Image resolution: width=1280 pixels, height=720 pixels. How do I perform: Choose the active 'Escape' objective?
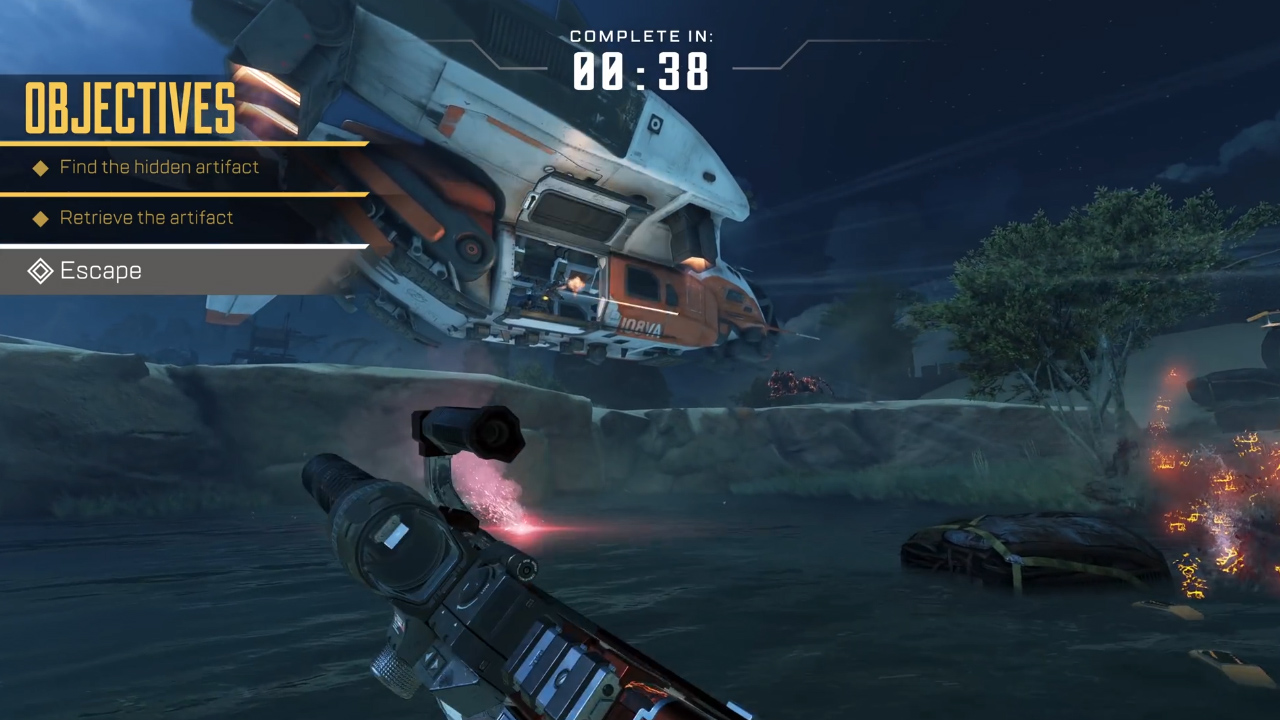(100, 271)
